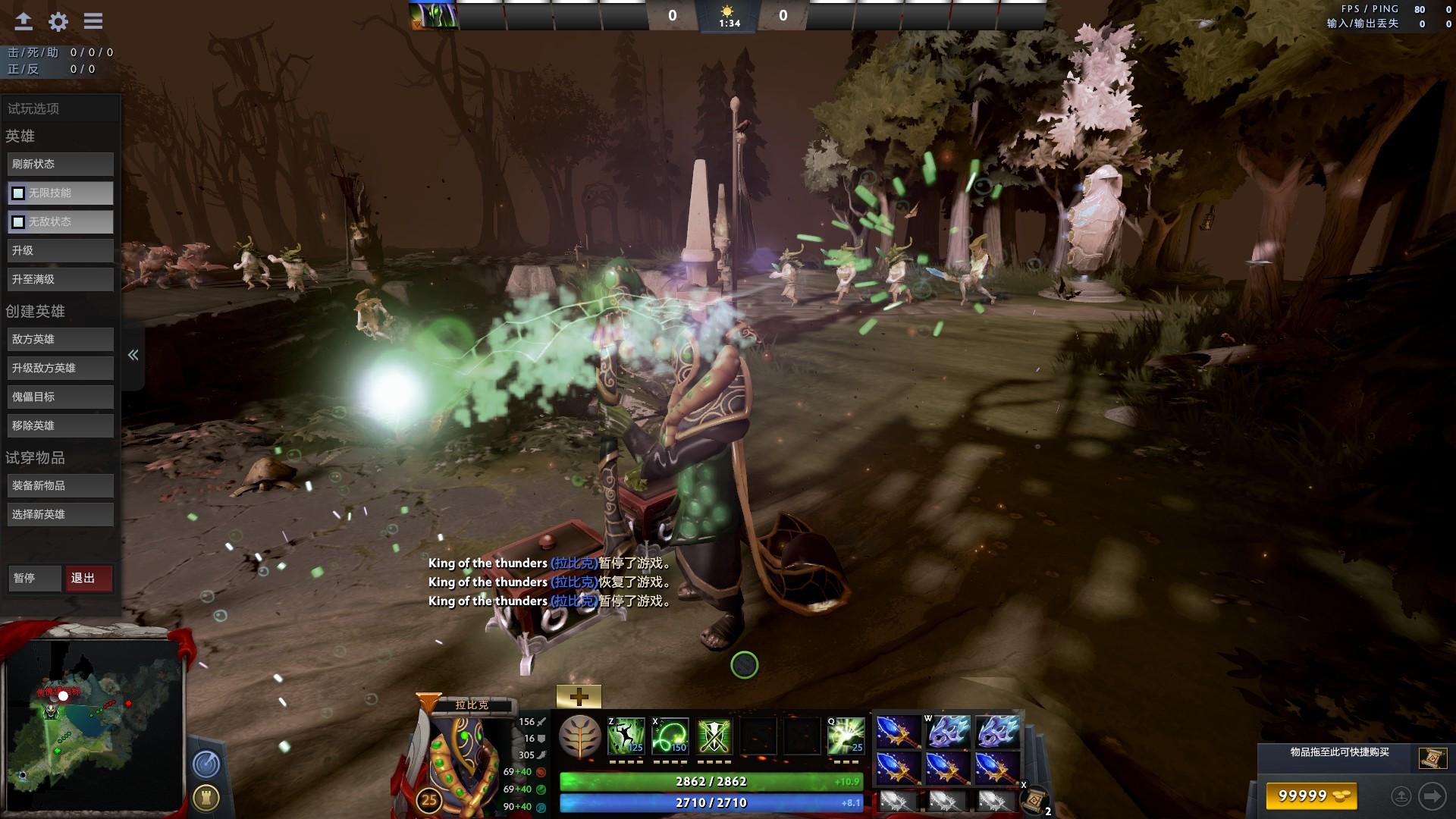Open 装备新物品 to equip new items
The width and height of the screenshot is (1456, 819).
pyautogui.click(x=61, y=485)
